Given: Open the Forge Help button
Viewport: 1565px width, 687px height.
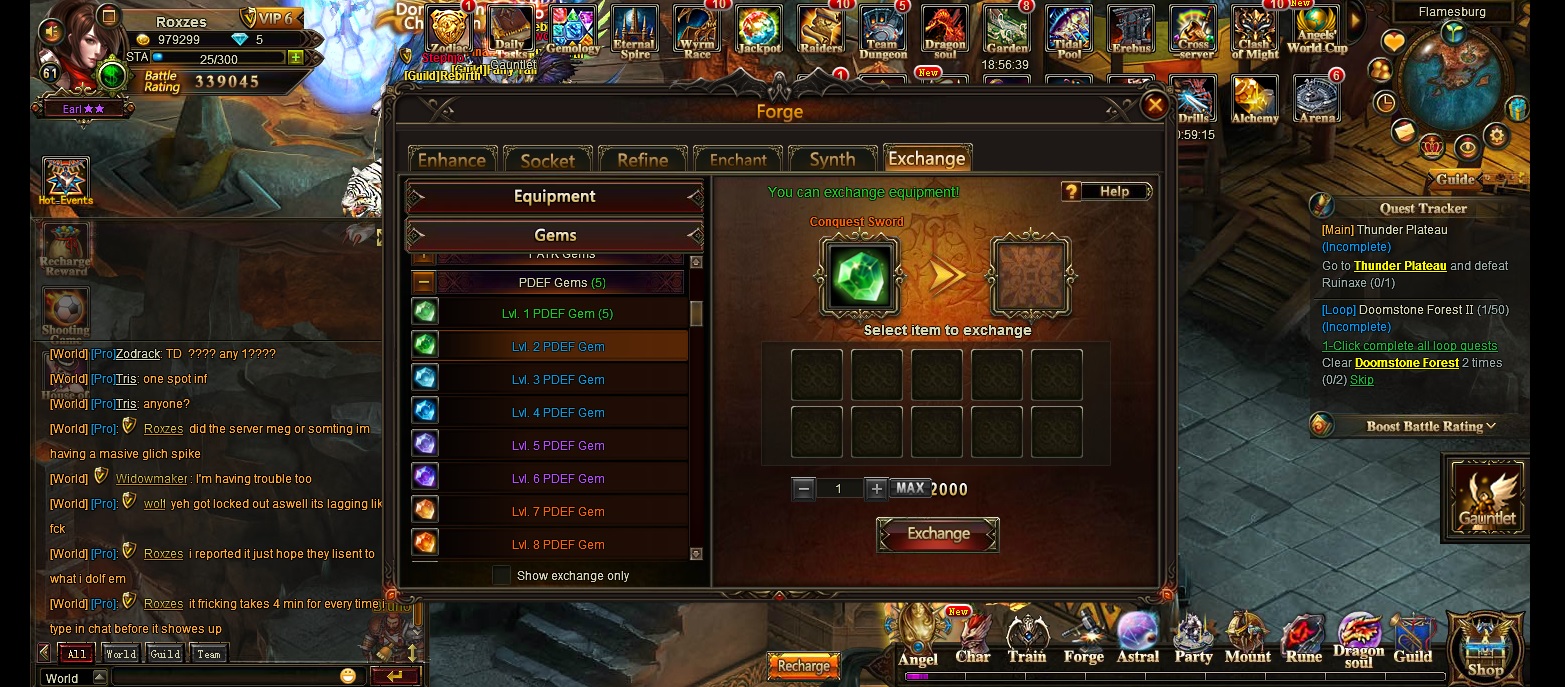Looking at the screenshot, I should [x=1106, y=192].
